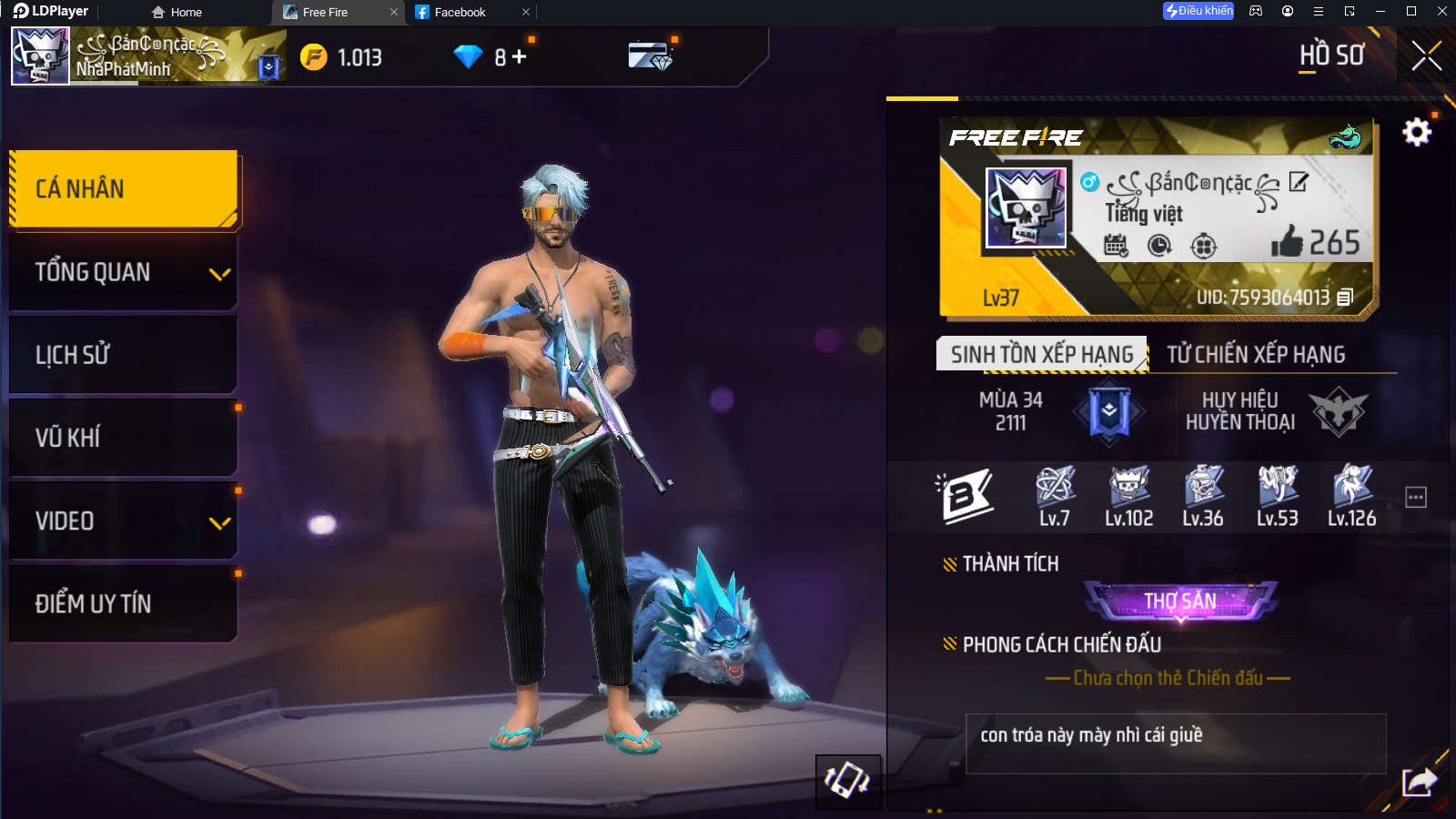1456x819 pixels.
Task: Rotate the character view button
Action: 847,780
